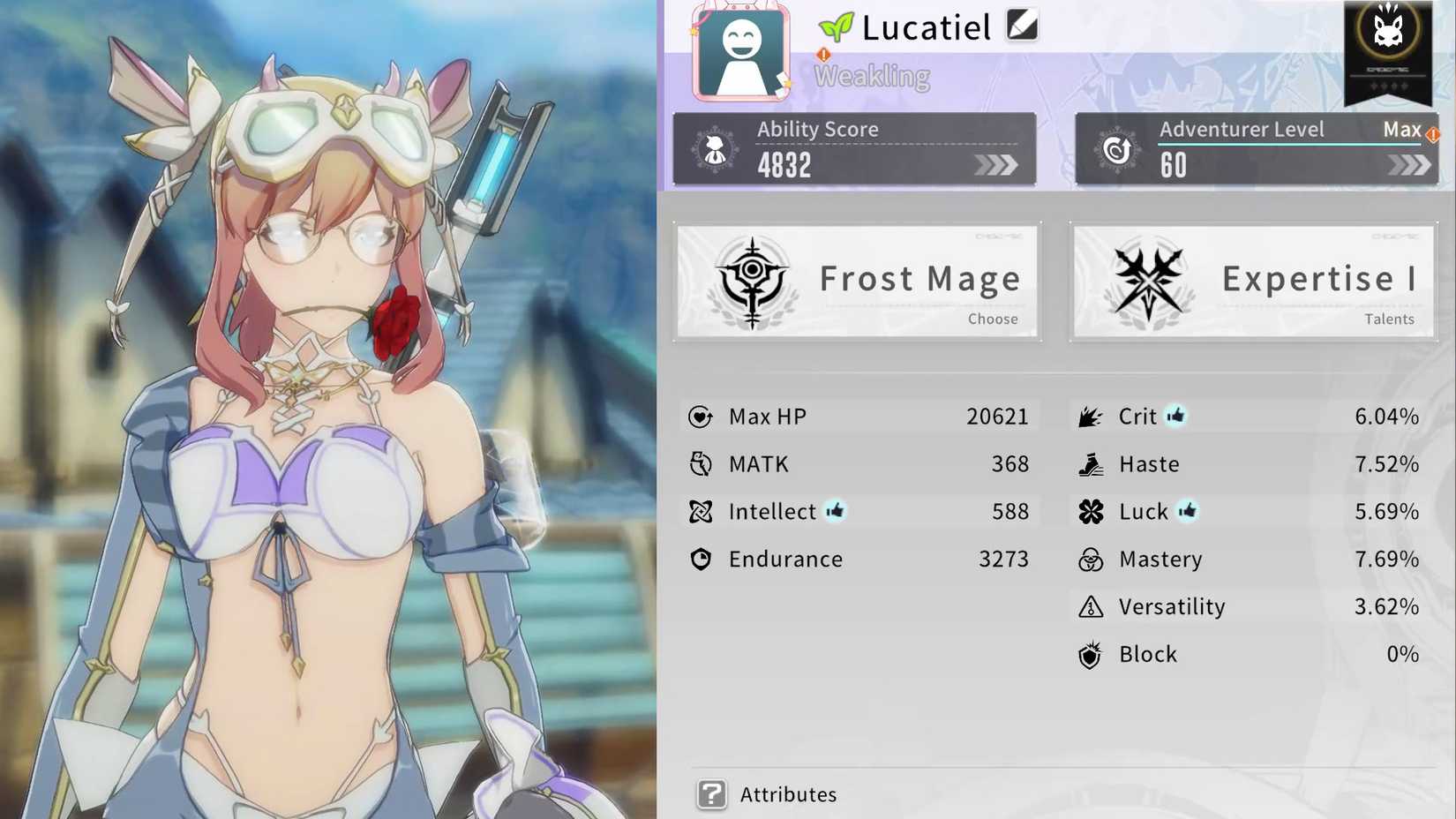1456x819 pixels.
Task: Click the Mastery triple-ring icon
Action: tap(1092, 559)
